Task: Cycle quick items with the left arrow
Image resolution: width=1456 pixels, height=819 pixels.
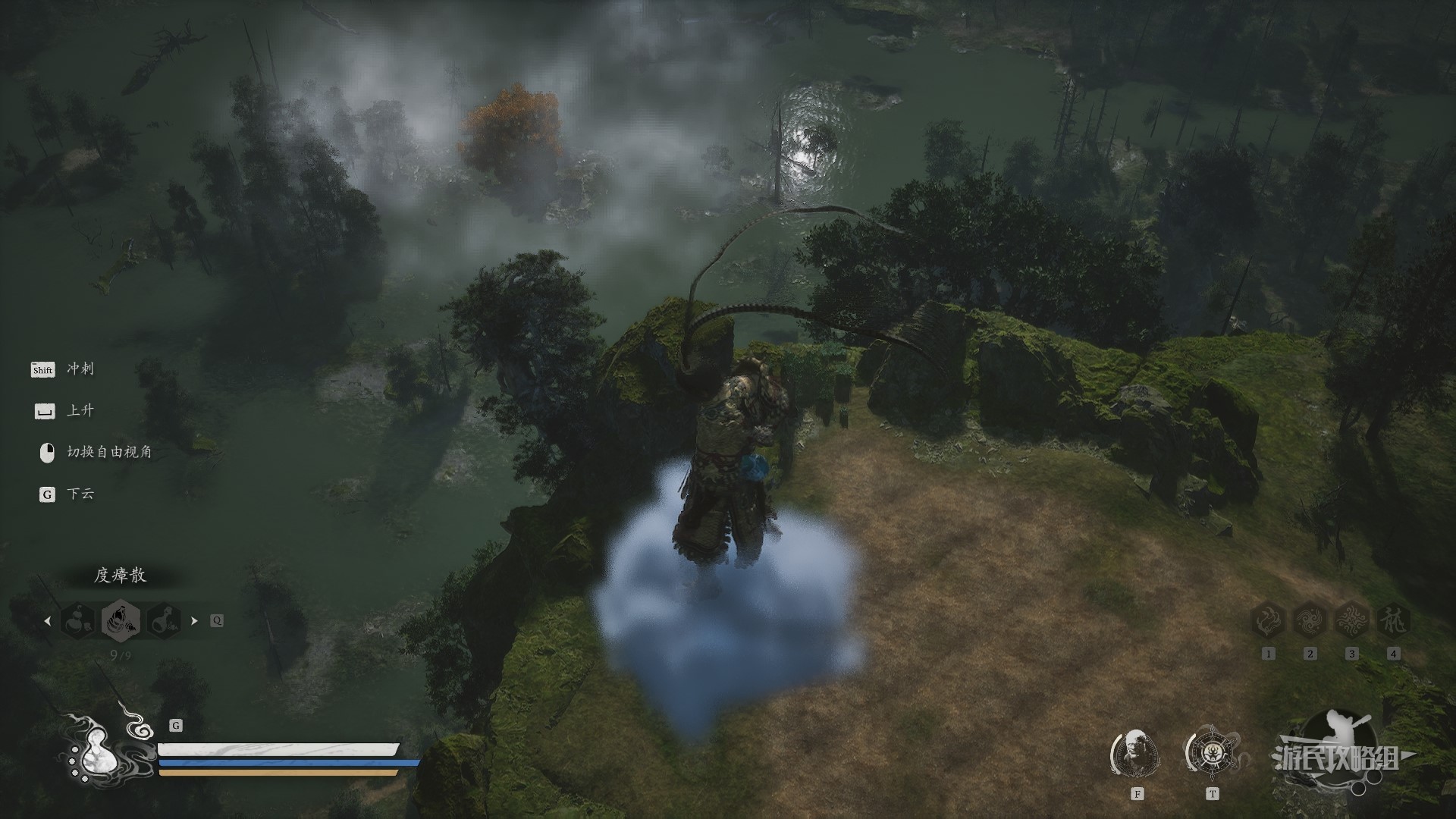Action: (x=48, y=620)
